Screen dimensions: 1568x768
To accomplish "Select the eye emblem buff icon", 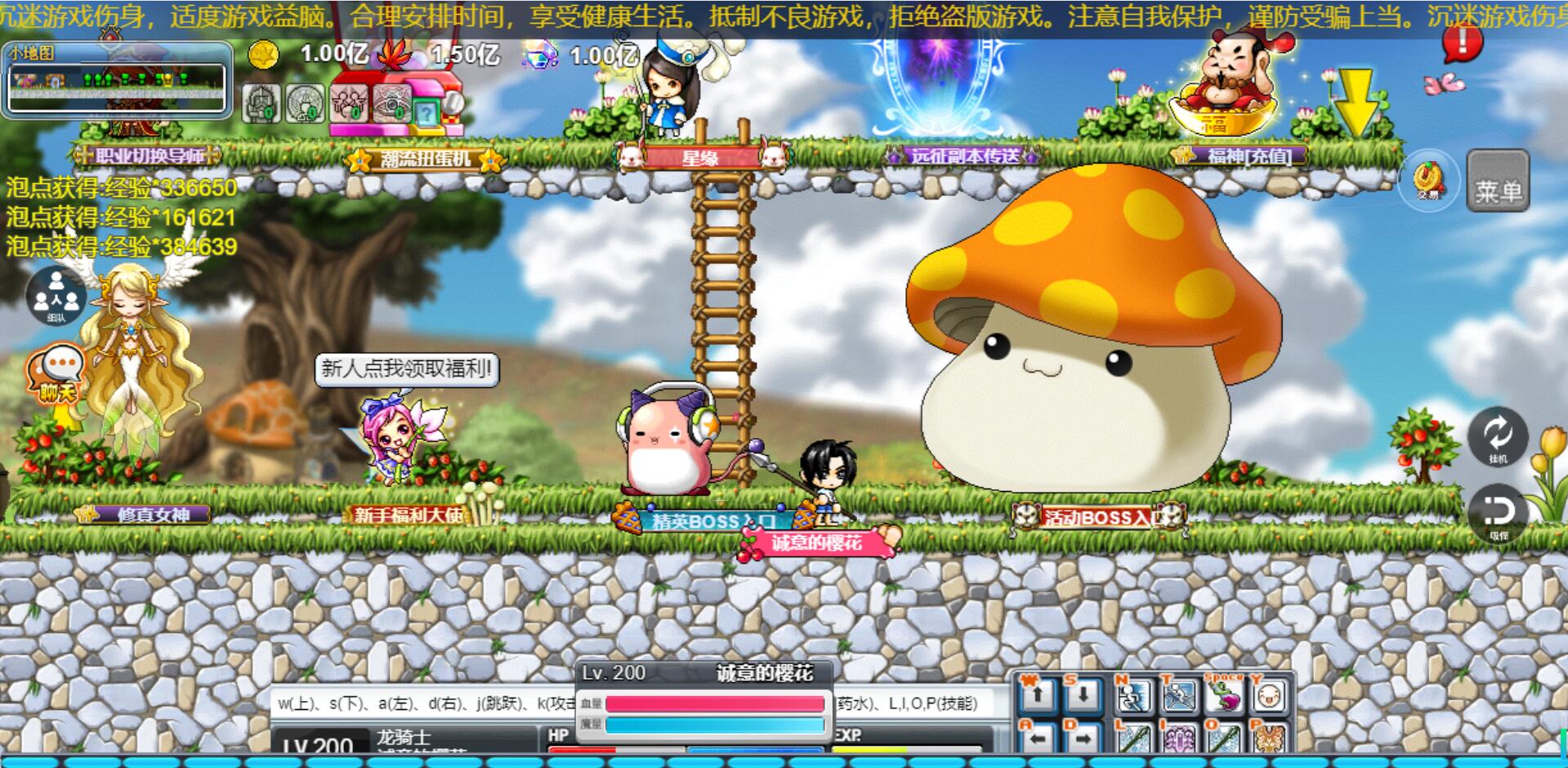I will click(392, 105).
